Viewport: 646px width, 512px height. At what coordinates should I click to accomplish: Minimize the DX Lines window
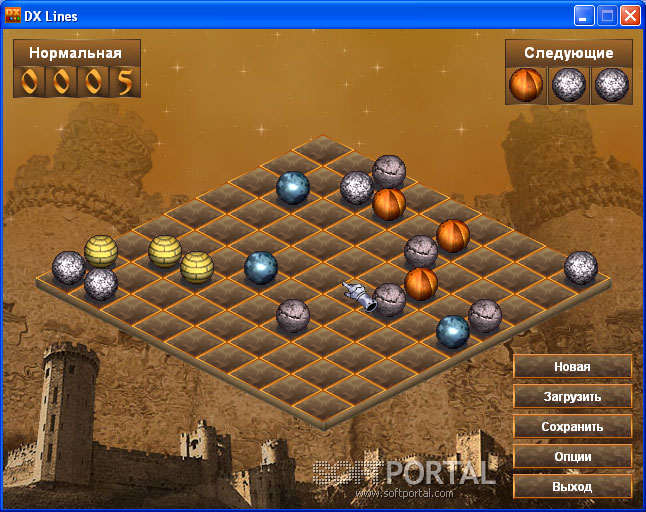click(584, 16)
